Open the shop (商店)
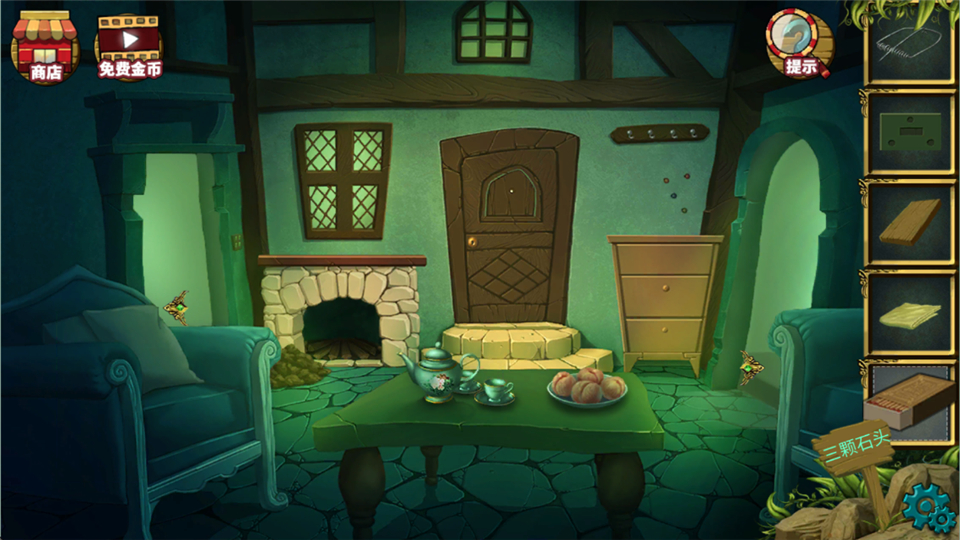Image resolution: width=960 pixels, height=540 pixels. pyautogui.click(x=44, y=46)
